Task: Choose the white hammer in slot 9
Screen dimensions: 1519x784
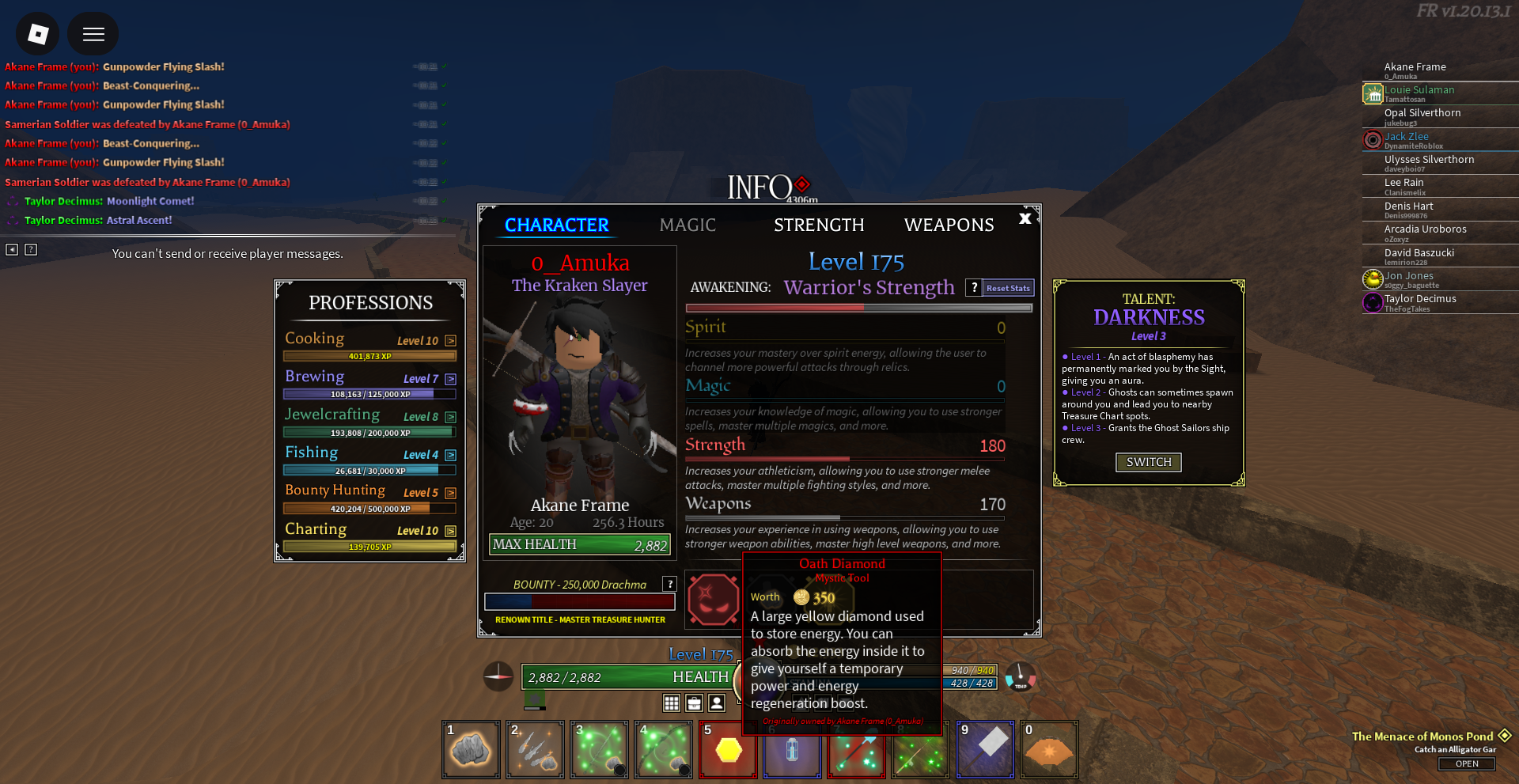Action: 985,749
